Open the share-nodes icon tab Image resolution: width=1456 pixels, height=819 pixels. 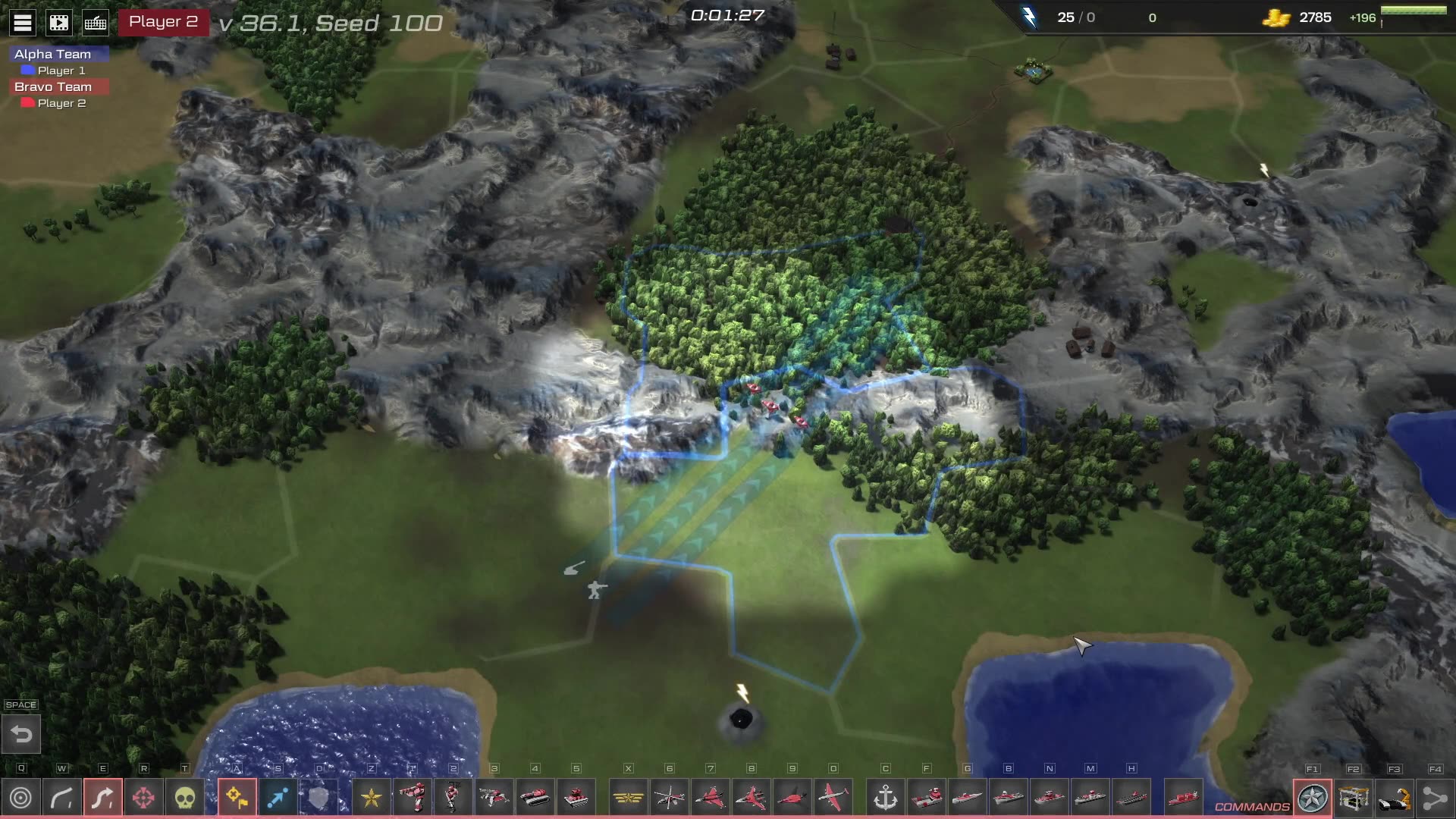[1435, 798]
